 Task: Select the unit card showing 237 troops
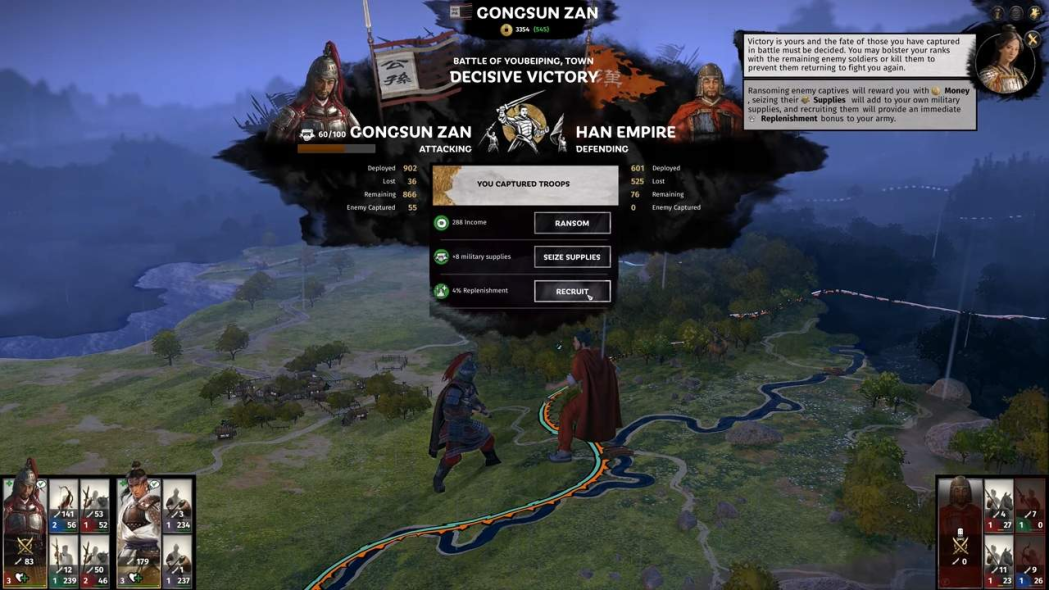point(177,562)
